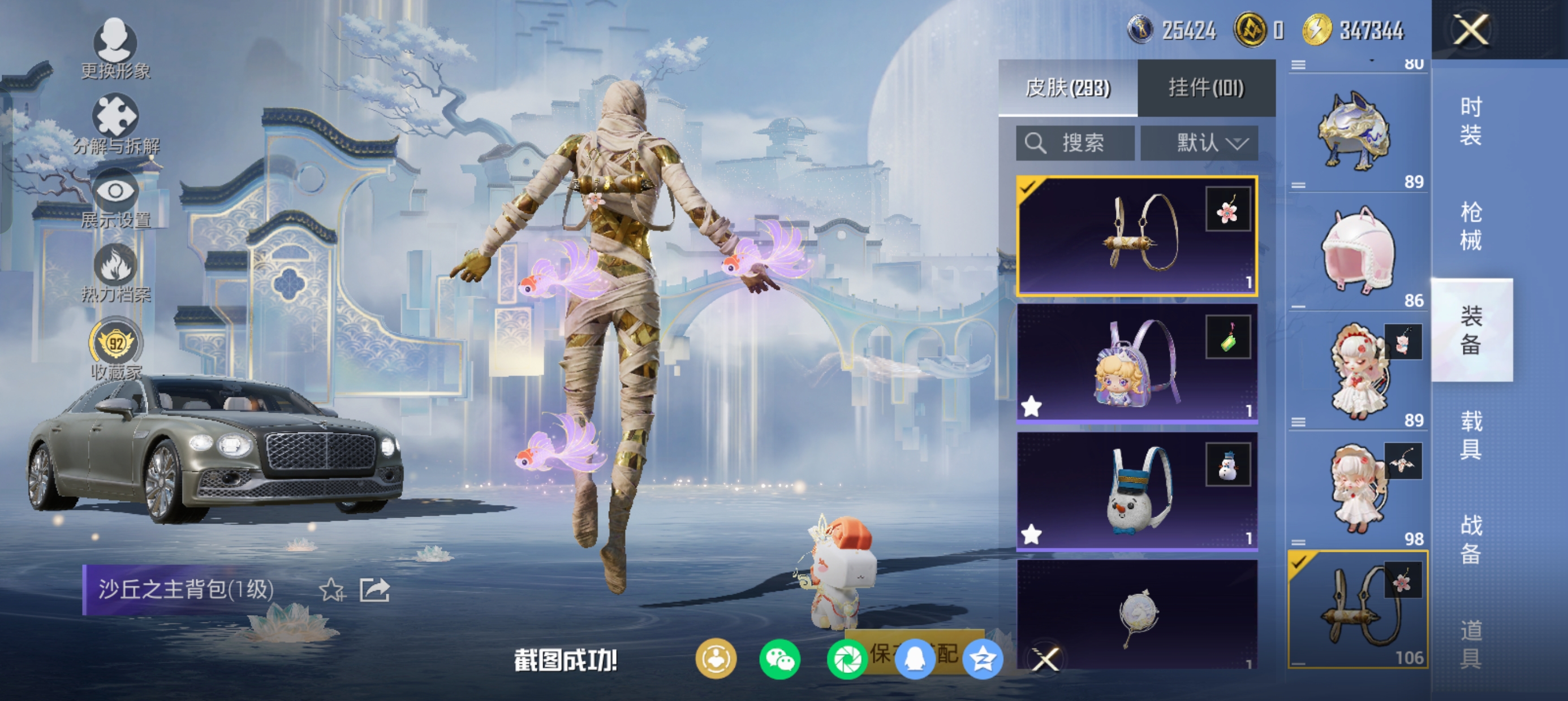The image size is (1568, 701).
Task: Select the snowman backpack skin
Action: click(1136, 491)
